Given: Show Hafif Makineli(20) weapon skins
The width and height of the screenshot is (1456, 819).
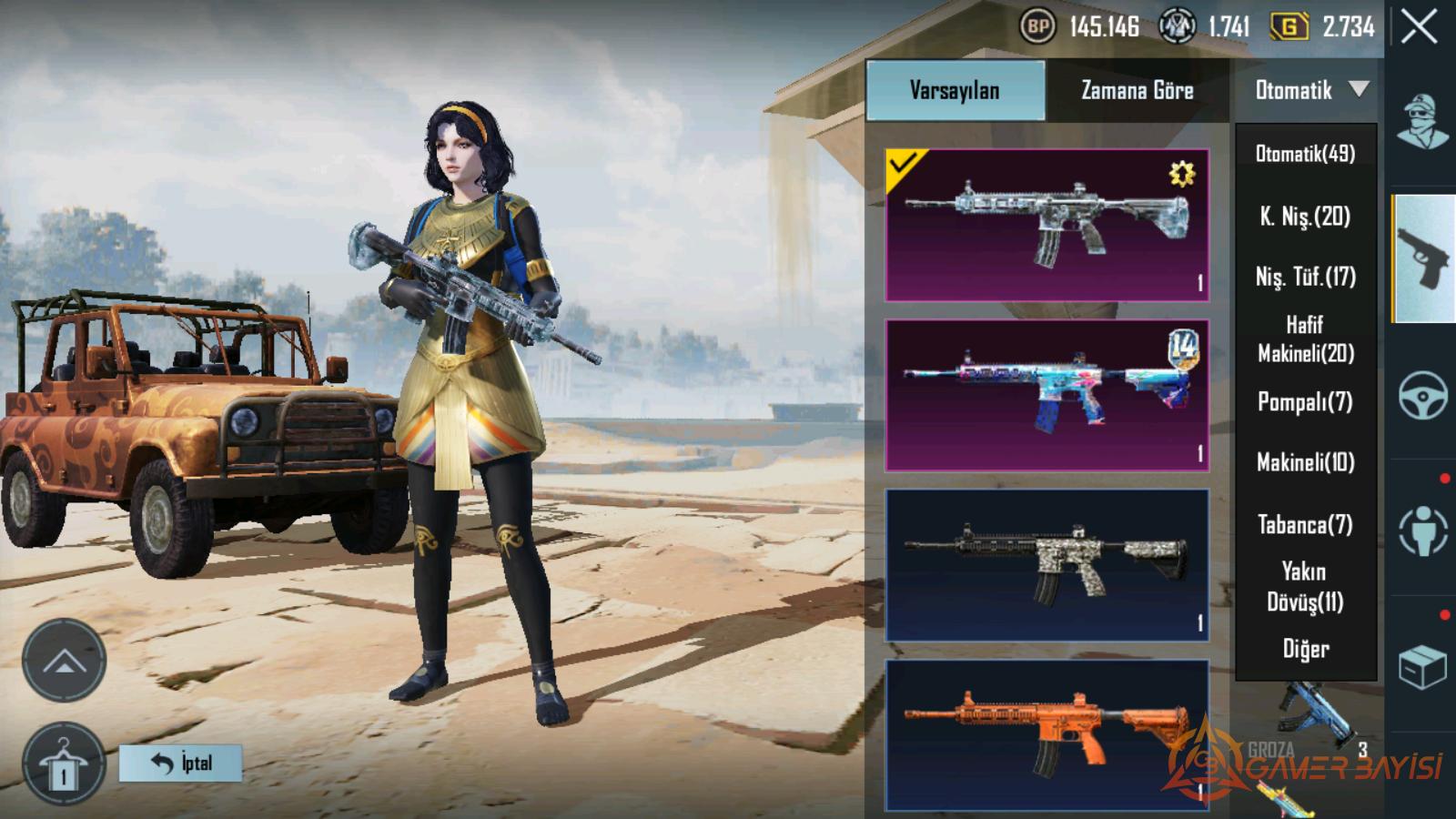Looking at the screenshot, I should click(x=1305, y=339).
